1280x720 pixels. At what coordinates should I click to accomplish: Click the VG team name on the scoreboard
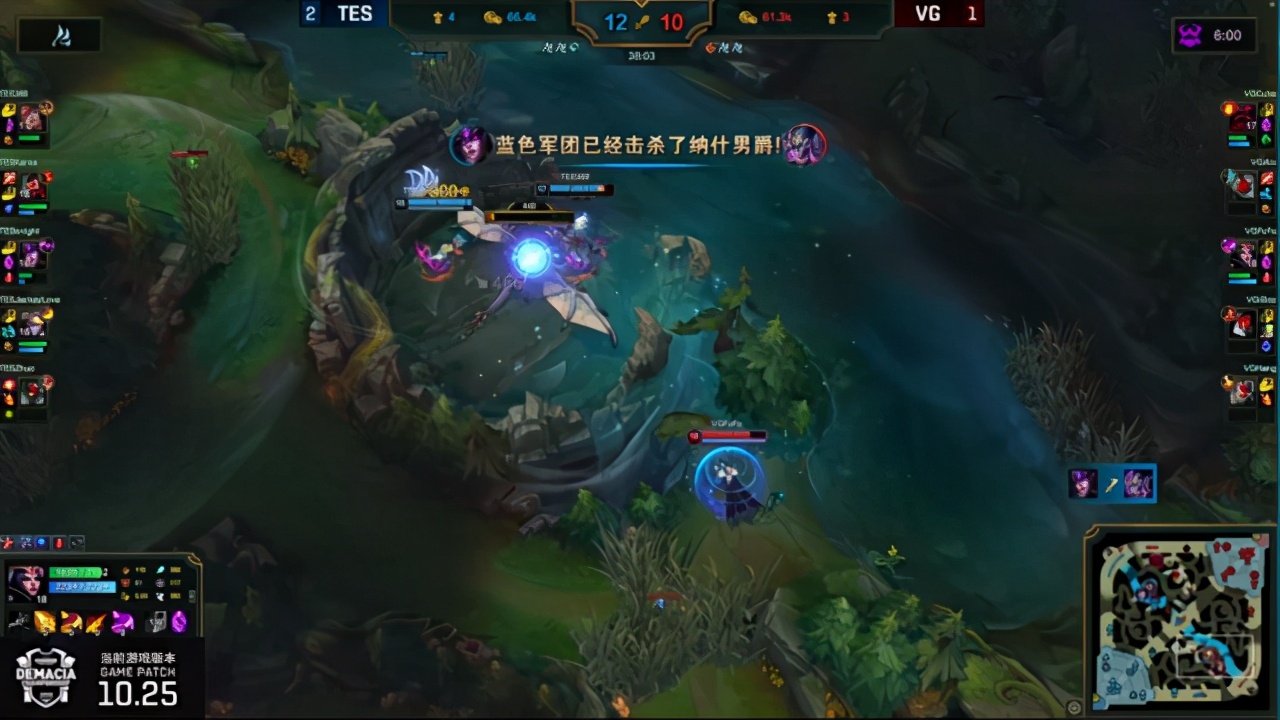[x=927, y=14]
